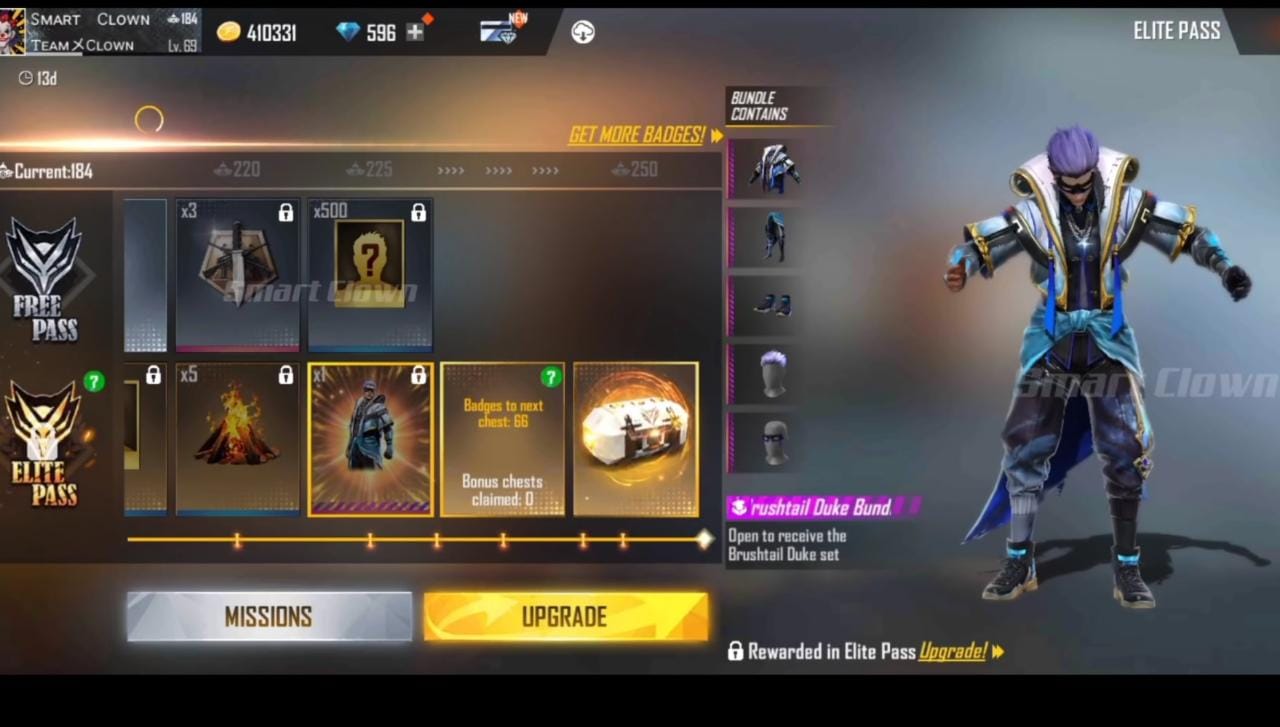Choose the x500 mystery character reward
The image size is (1280, 727).
coord(370,275)
